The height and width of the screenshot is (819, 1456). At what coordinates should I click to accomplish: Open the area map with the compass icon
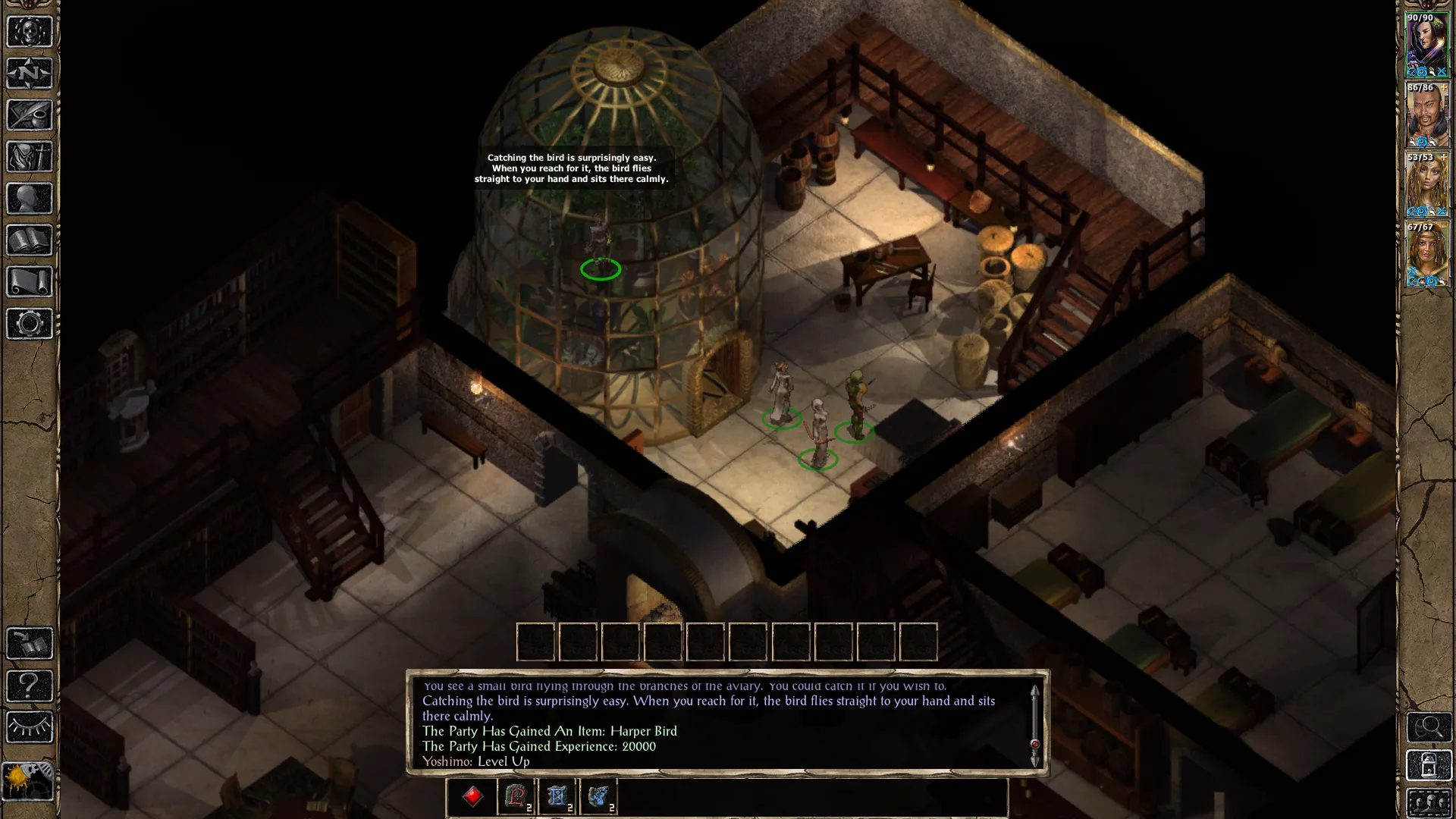(29, 74)
